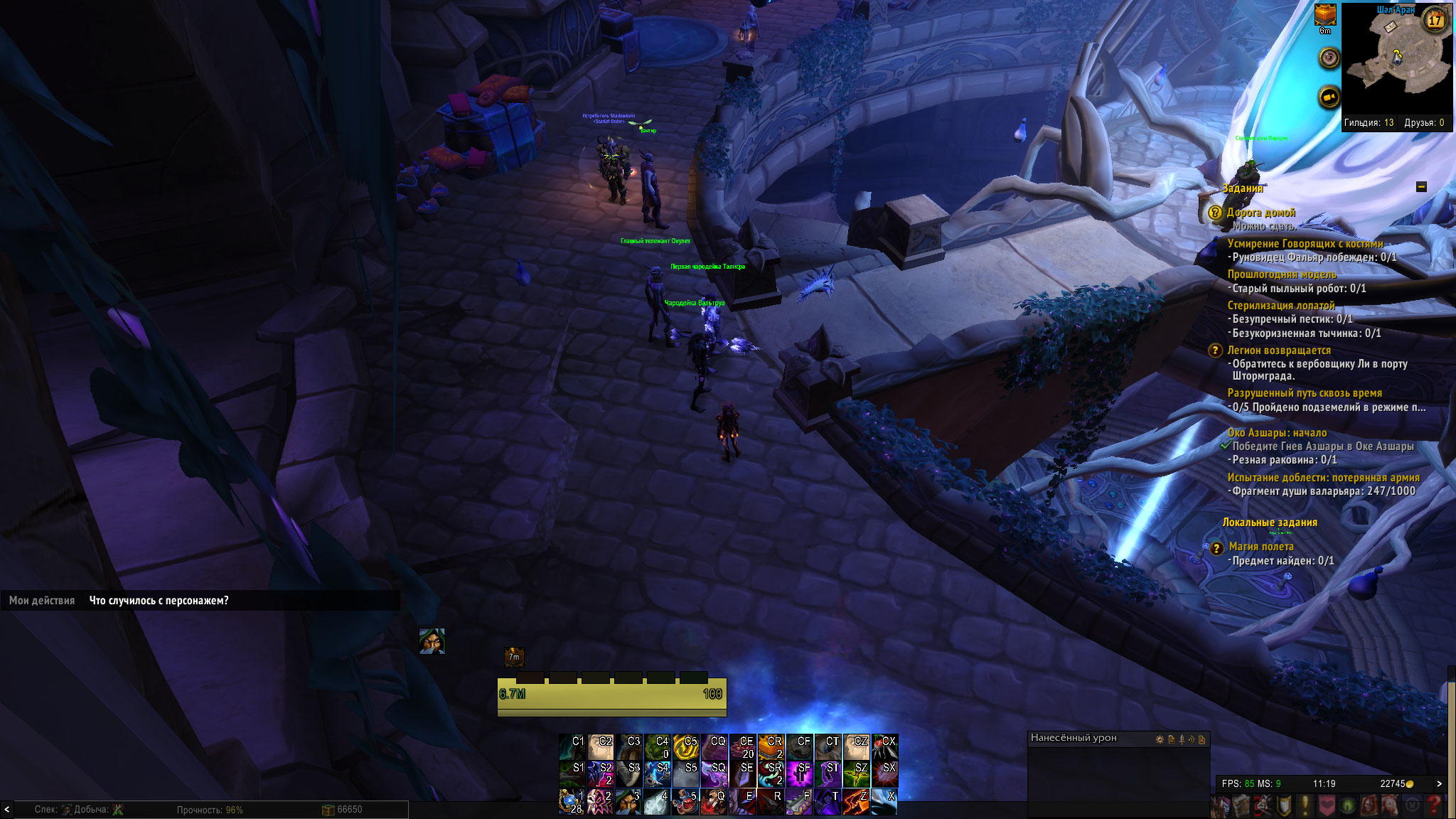Use the red health potion on key 5
Viewport: 1456px width, 819px height.
point(685,802)
